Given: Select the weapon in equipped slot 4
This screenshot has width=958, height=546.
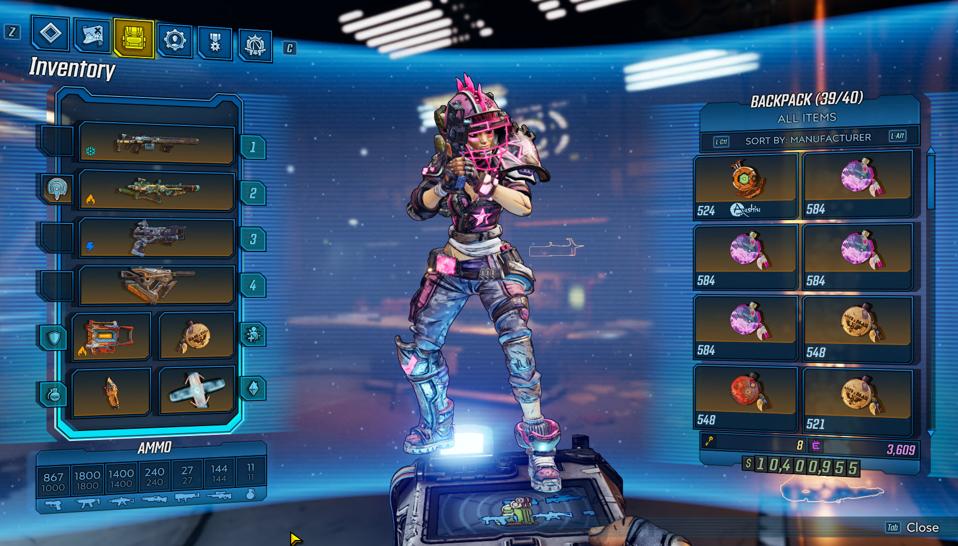Looking at the screenshot, I should pos(157,285).
